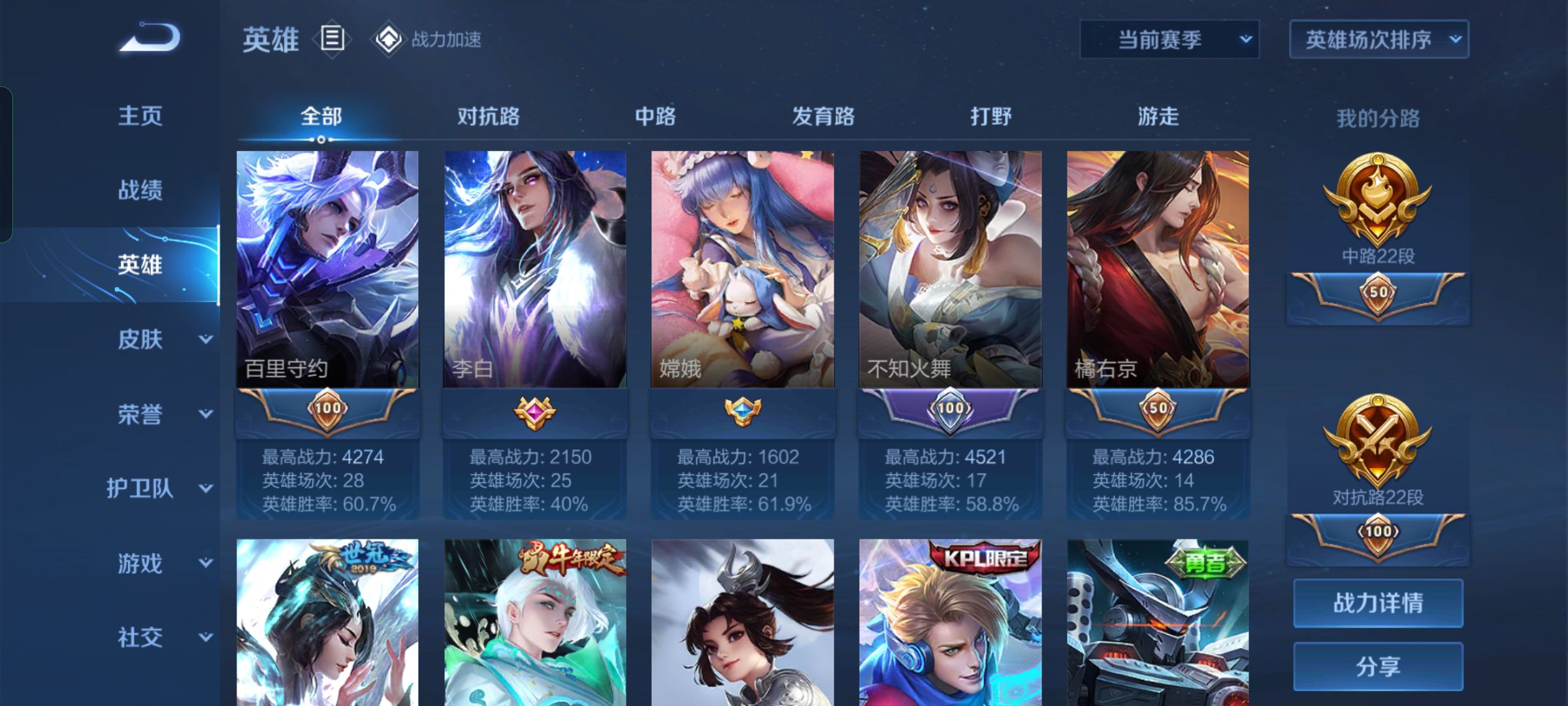
Task: Open the 战力加速 power boost icon
Action: coord(390,39)
